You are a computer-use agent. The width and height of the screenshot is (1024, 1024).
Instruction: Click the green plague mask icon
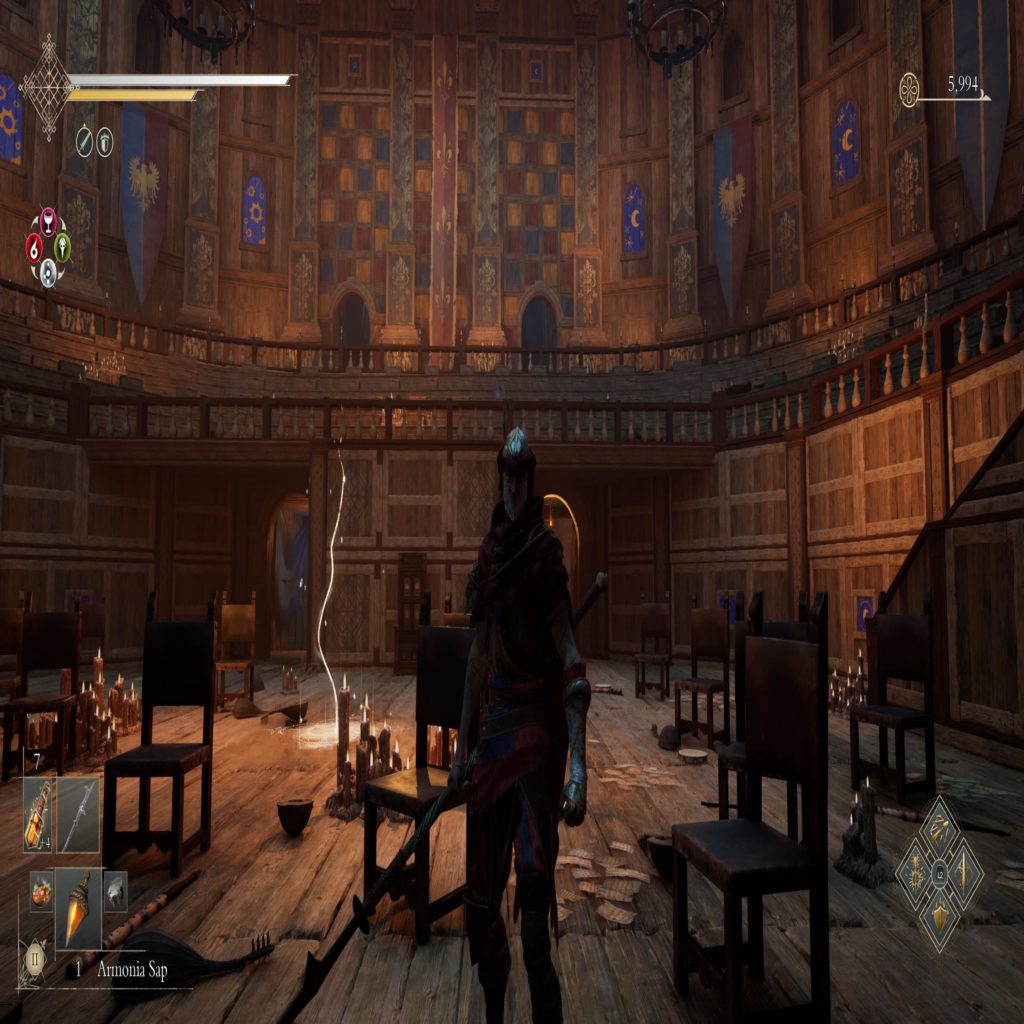62,246
